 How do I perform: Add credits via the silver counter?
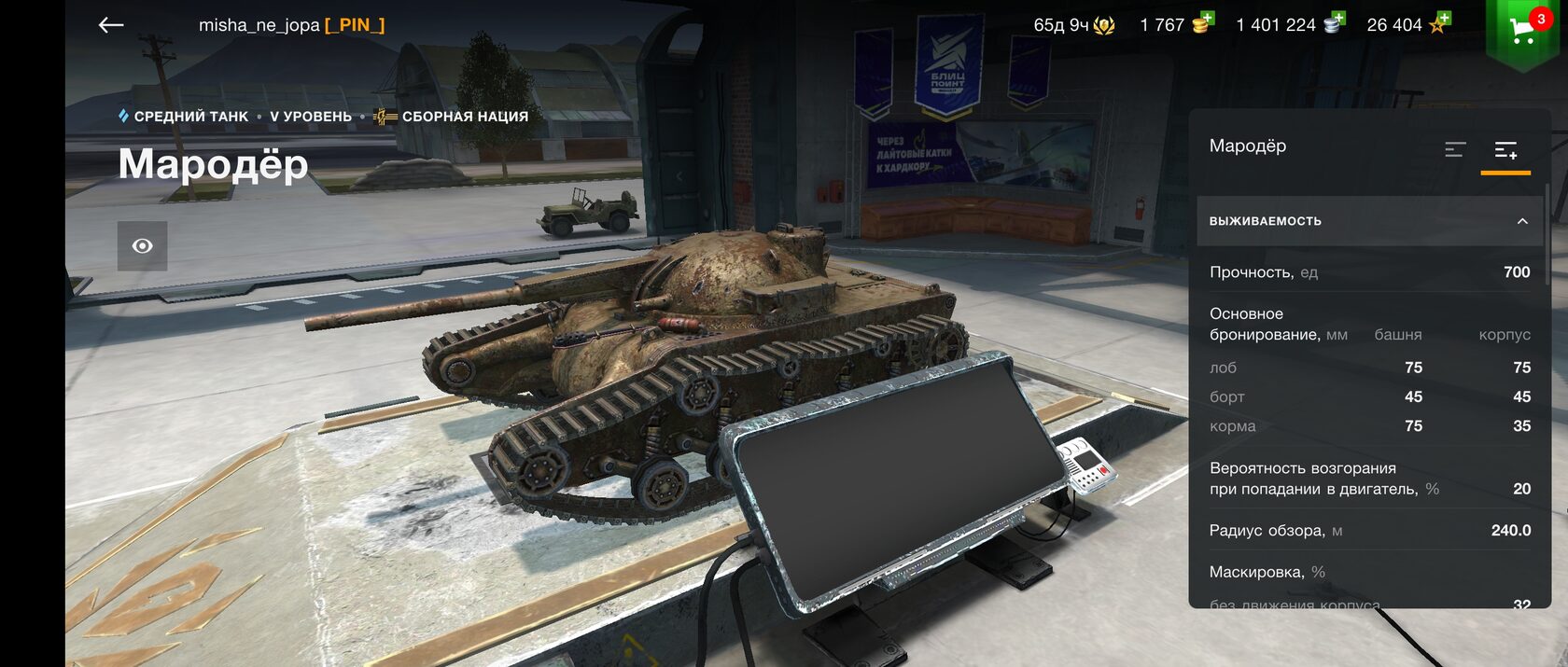tap(1290, 25)
